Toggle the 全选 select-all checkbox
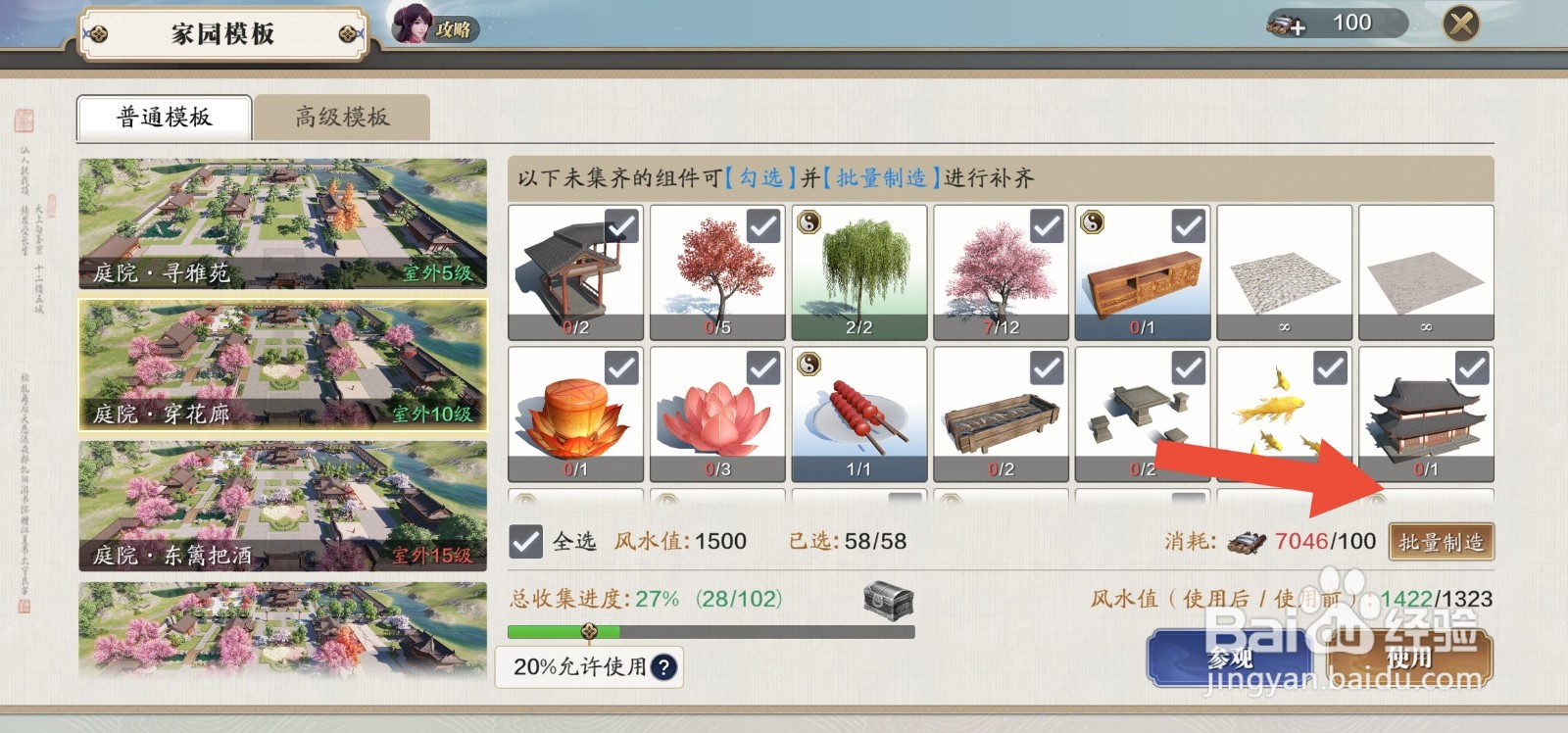 (526, 540)
